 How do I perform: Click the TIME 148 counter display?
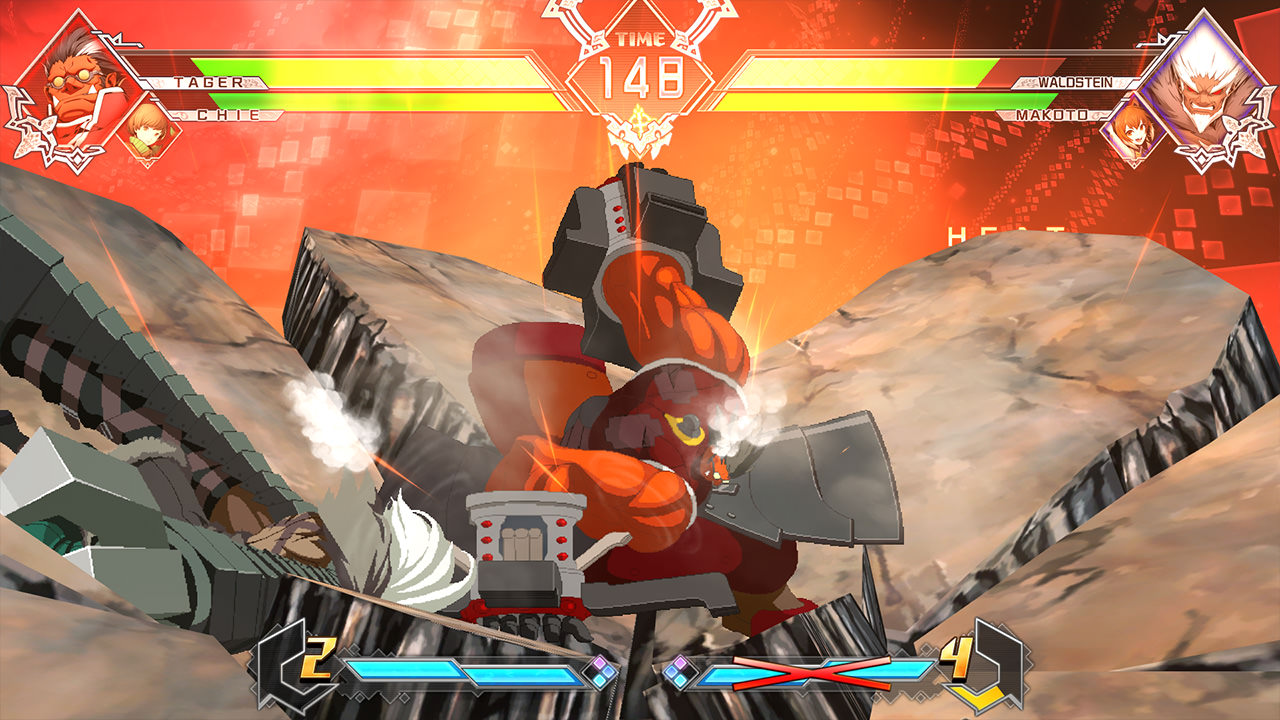click(640, 70)
